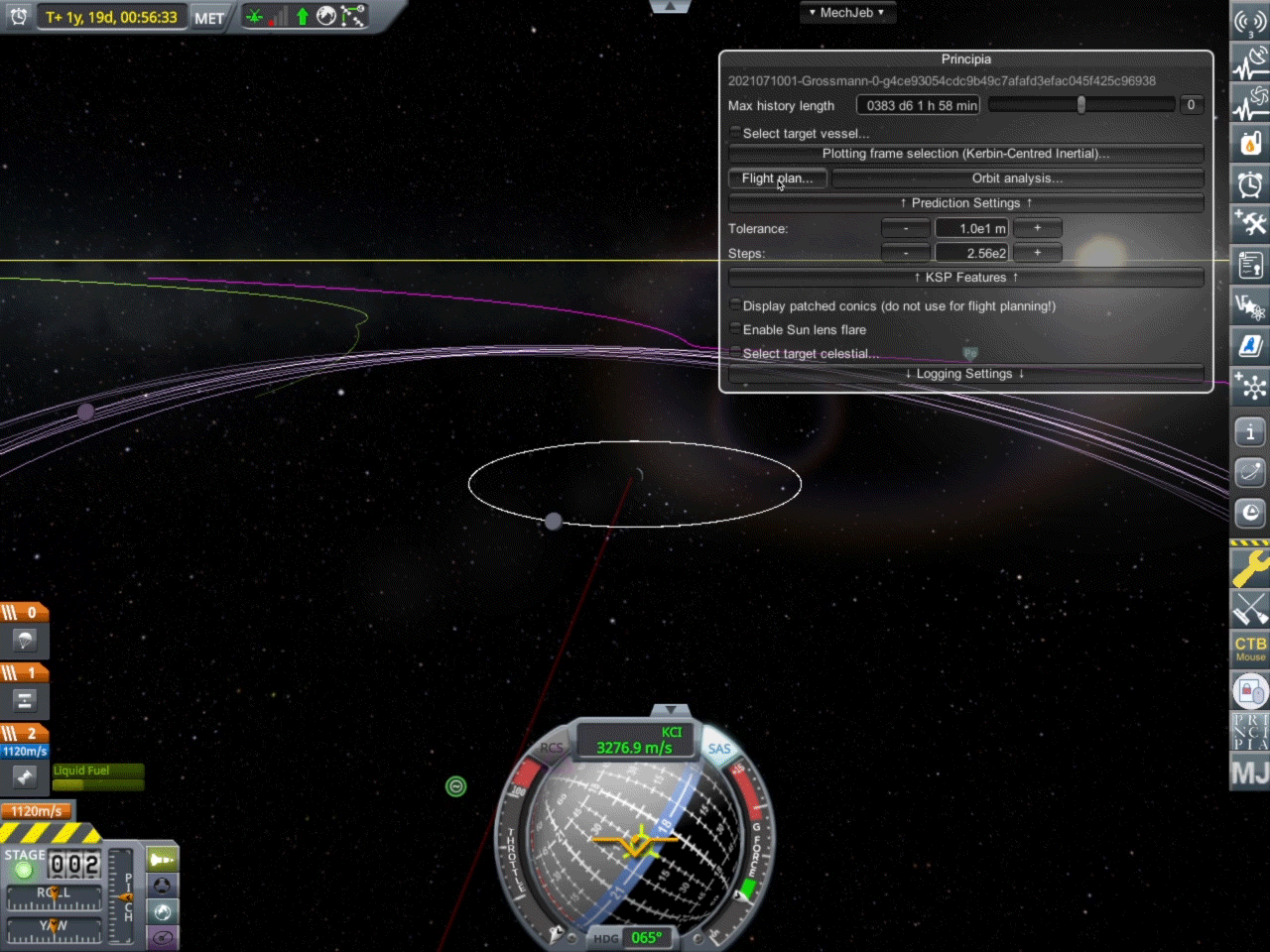Collapse the KSP Features section
The height and width of the screenshot is (952, 1270).
(x=965, y=278)
